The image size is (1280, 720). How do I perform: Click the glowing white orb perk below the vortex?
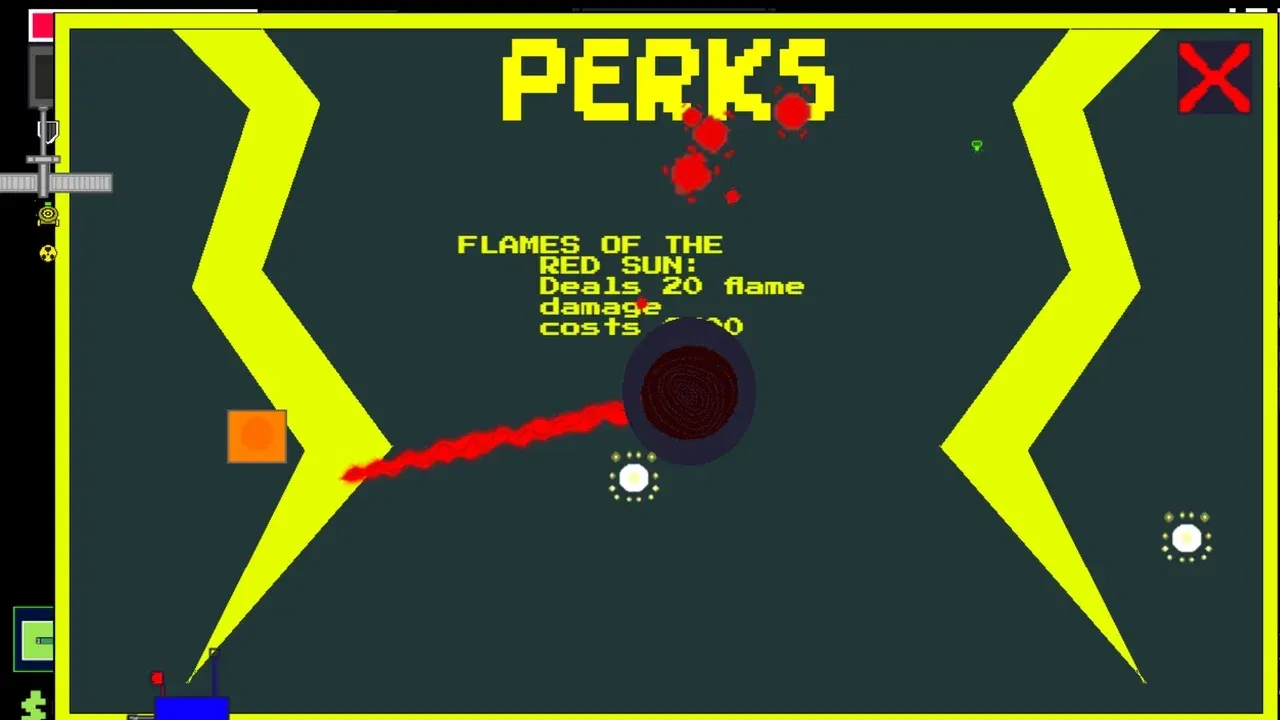pyautogui.click(x=633, y=478)
